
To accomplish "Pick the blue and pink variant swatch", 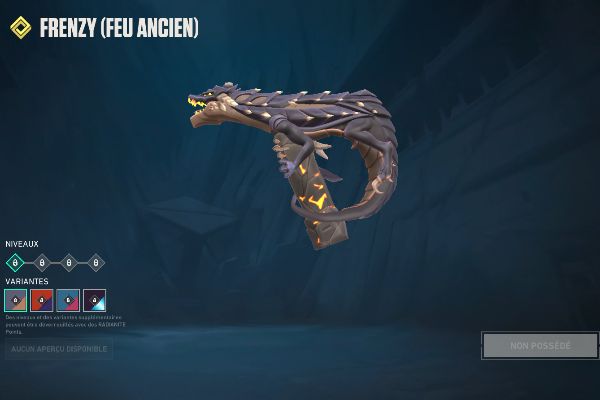I will click(68, 300).
